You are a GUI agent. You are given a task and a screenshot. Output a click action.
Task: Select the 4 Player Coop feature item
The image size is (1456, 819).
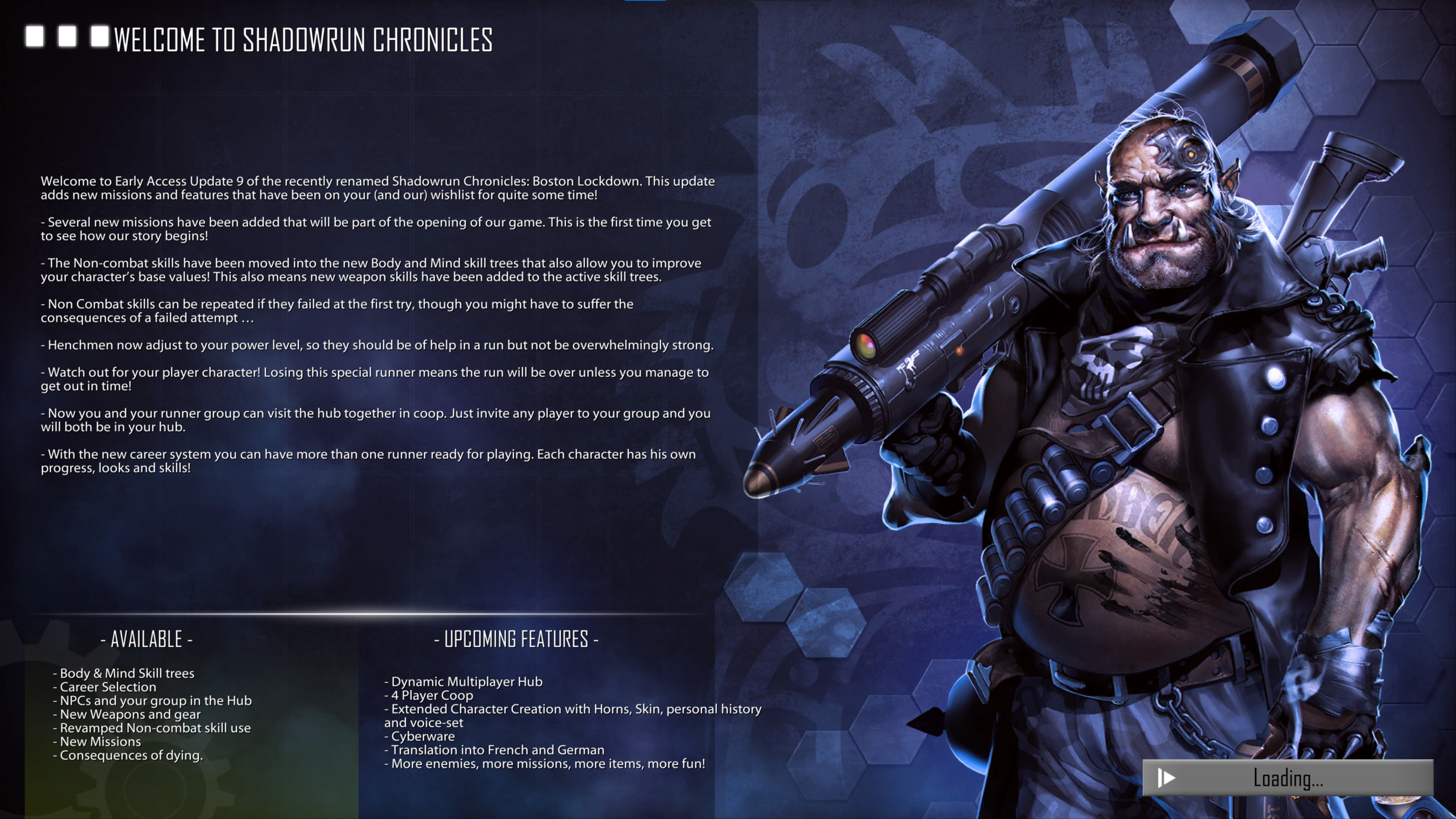[x=431, y=695]
